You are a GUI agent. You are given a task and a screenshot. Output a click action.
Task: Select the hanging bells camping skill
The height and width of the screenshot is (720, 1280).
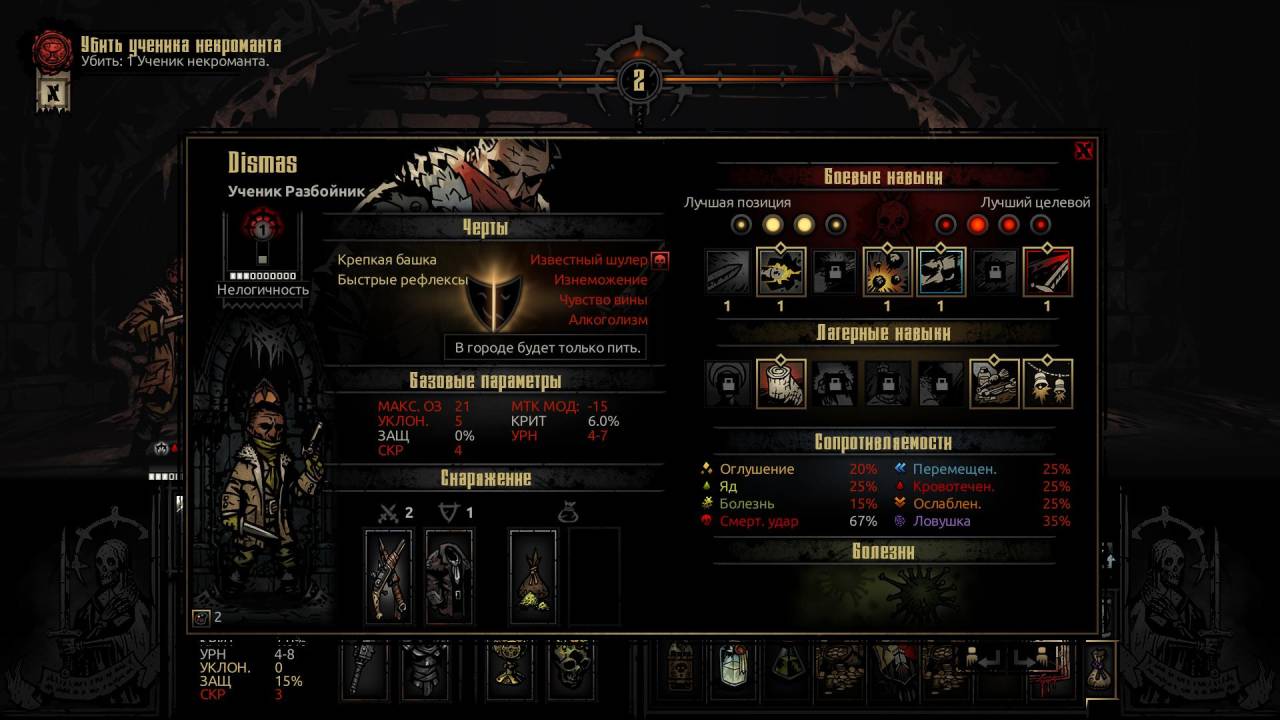tap(1047, 384)
